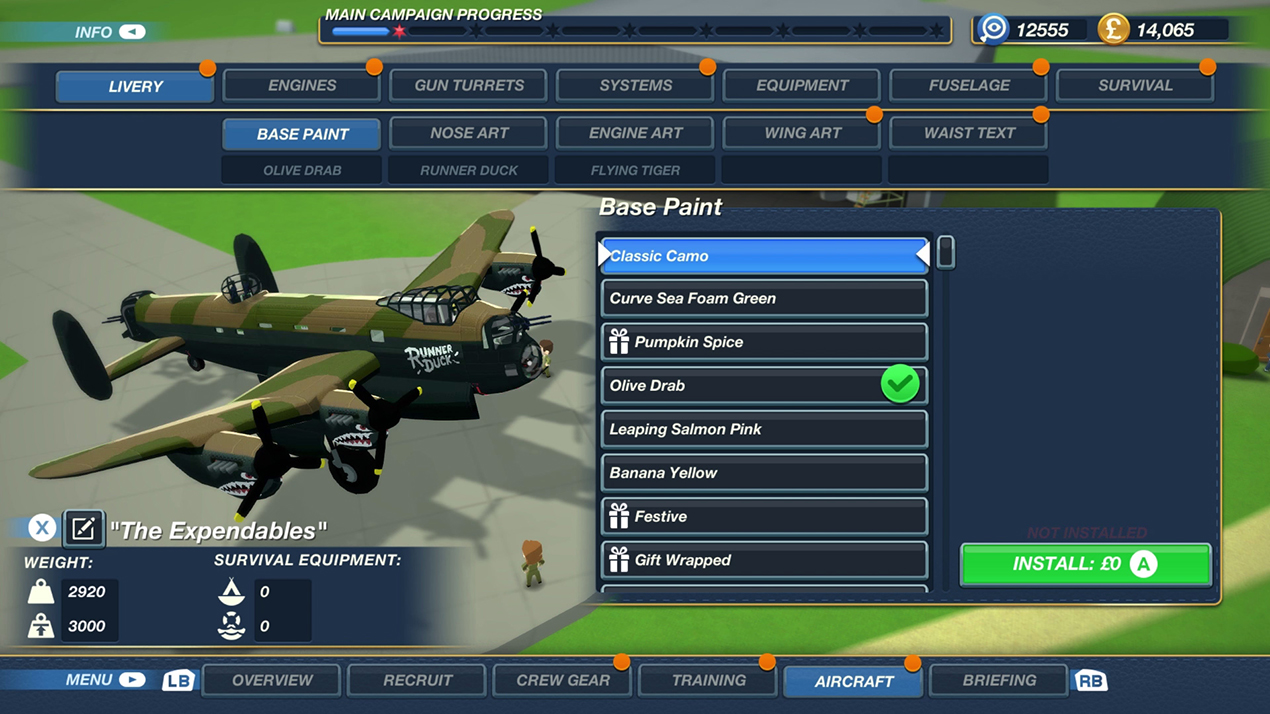The height and width of the screenshot is (714, 1270).
Task: Choose Leaping Salmon Pink paint
Action: coord(764,430)
